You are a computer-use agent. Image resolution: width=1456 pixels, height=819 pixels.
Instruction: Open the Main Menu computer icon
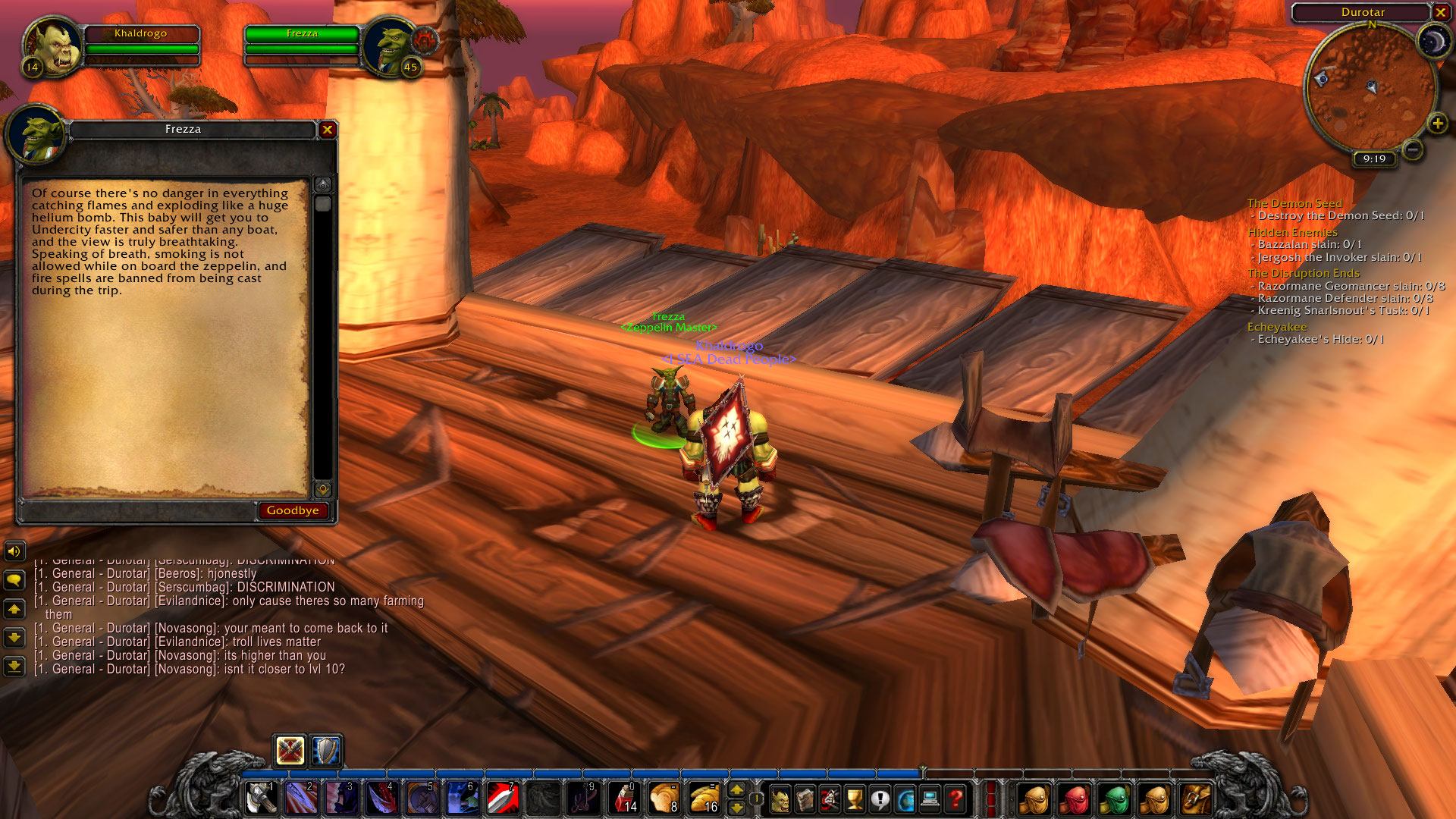[929, 798]
